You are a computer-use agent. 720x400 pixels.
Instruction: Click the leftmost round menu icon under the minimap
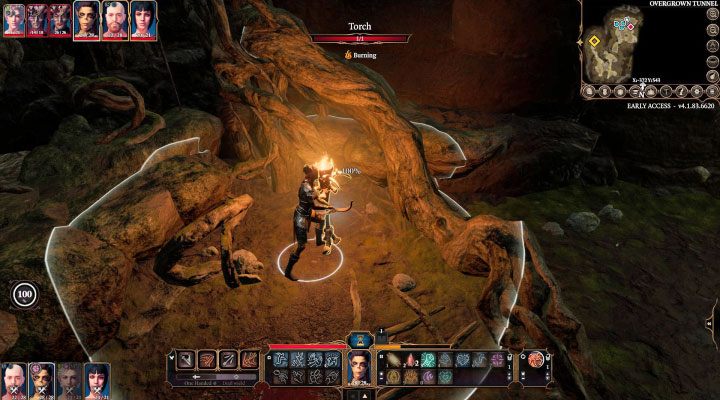[x=592, y=91]
